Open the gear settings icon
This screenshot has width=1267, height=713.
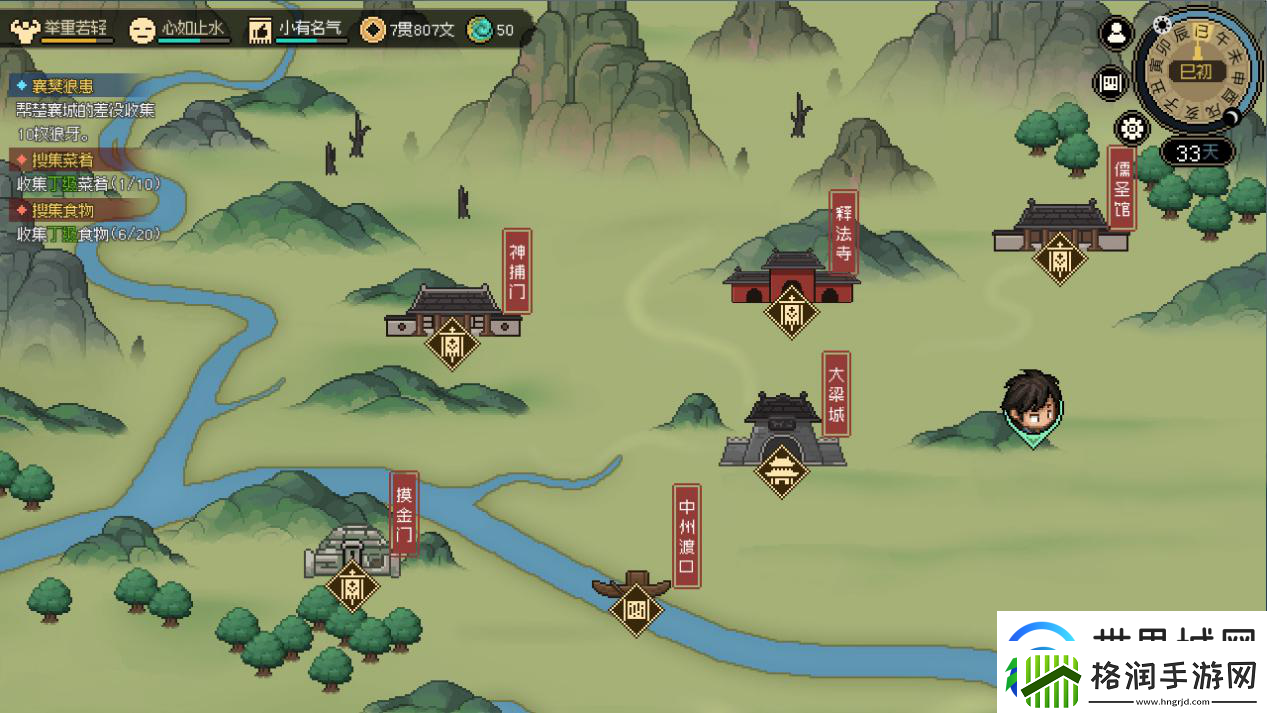pos(1131,129)
